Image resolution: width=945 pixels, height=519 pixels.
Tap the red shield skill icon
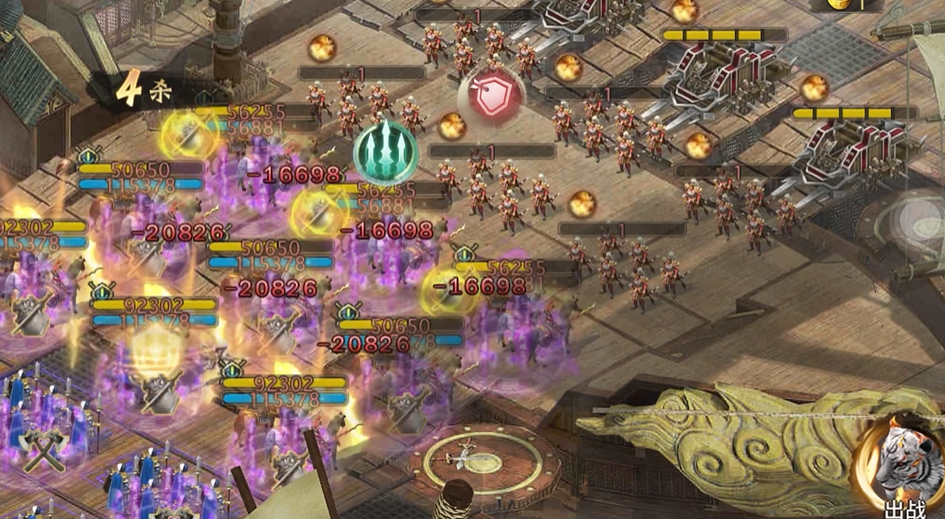(x=491, y=97)
